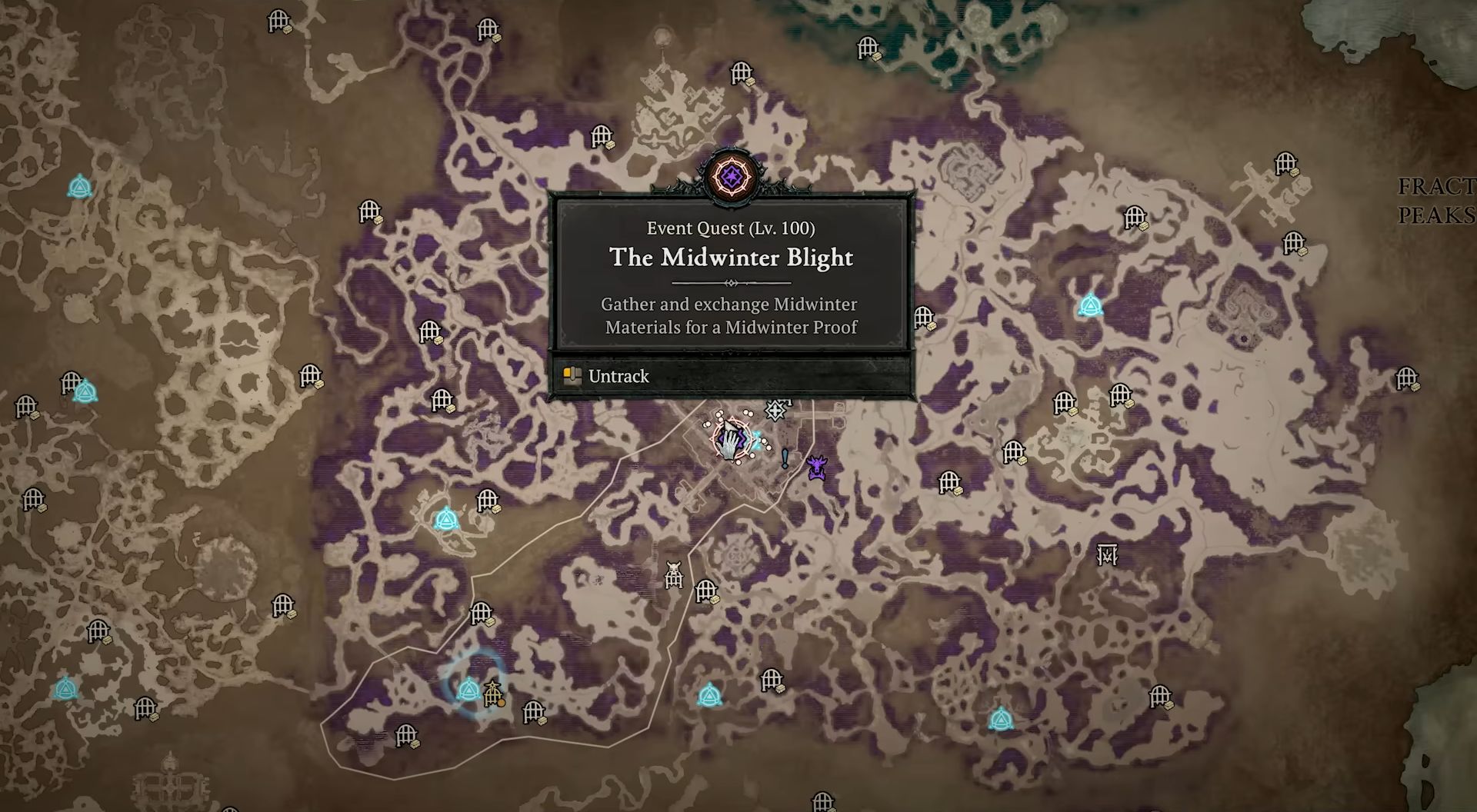Click the waypoint icon in the upper-right region

click(1092, 306)
